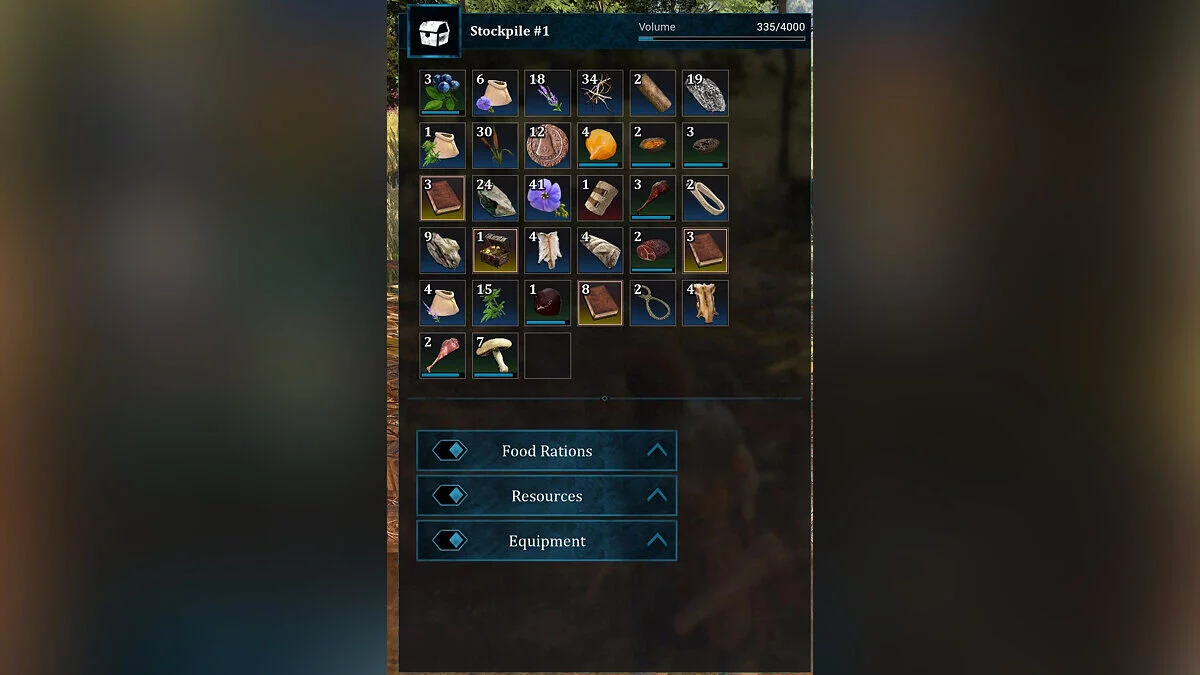Choose the copper coin stack of 12

click(547, 146)
